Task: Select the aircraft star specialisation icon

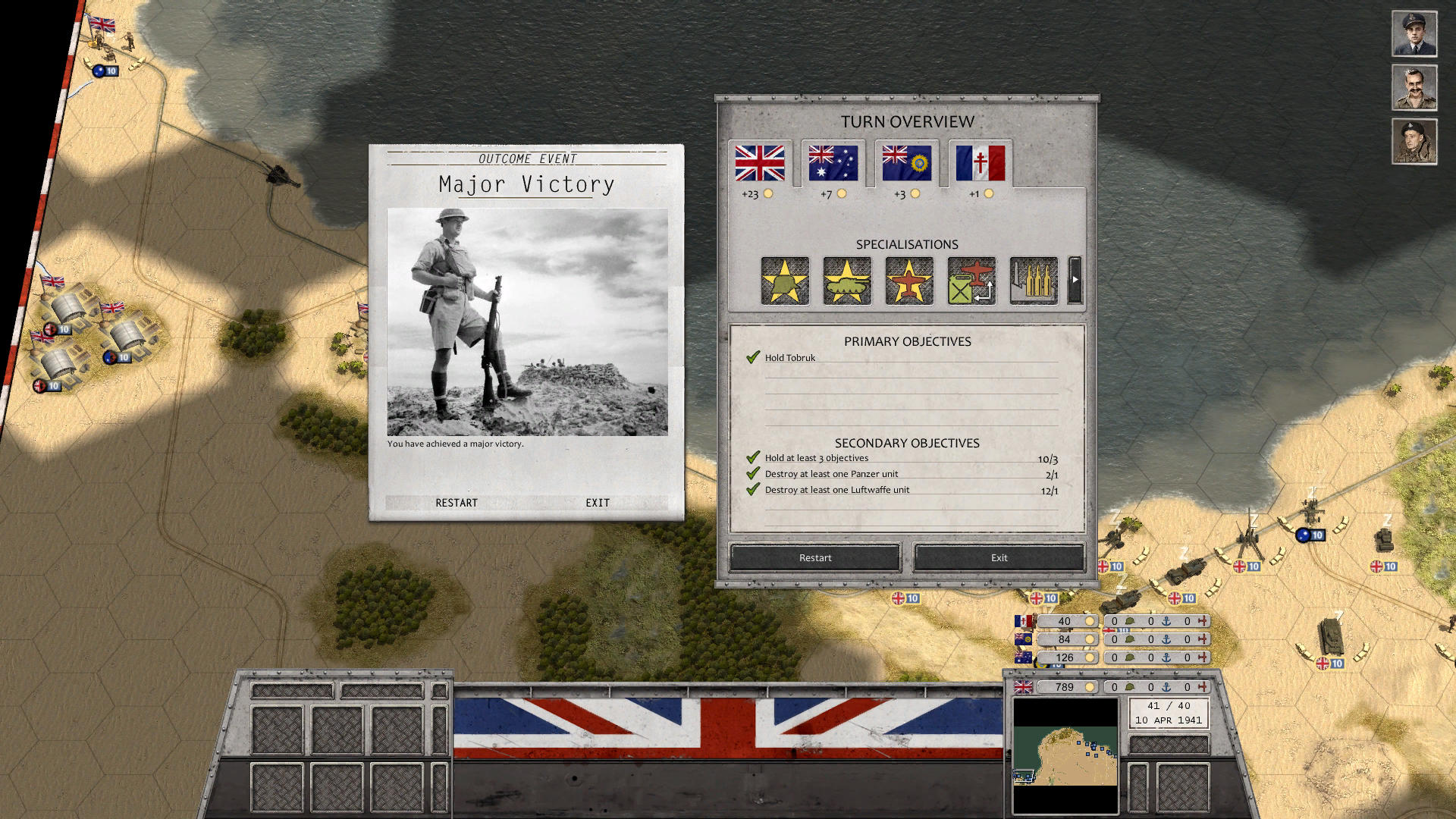Action: click(x=908, y=281)
